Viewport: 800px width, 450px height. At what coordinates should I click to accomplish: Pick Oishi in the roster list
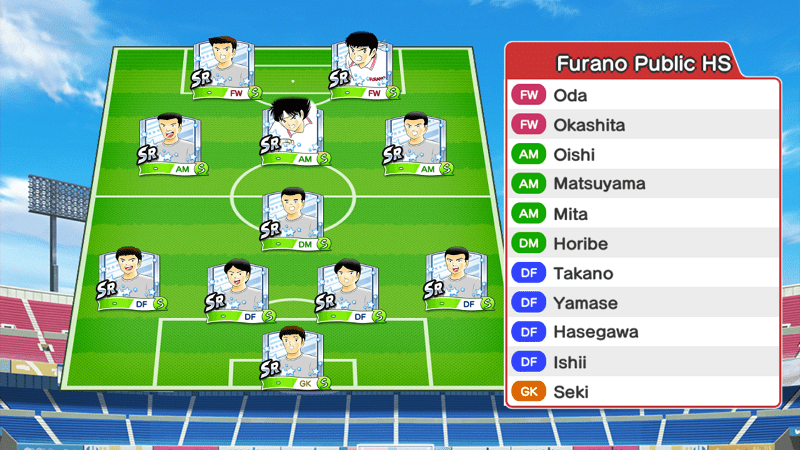(642, 155)
